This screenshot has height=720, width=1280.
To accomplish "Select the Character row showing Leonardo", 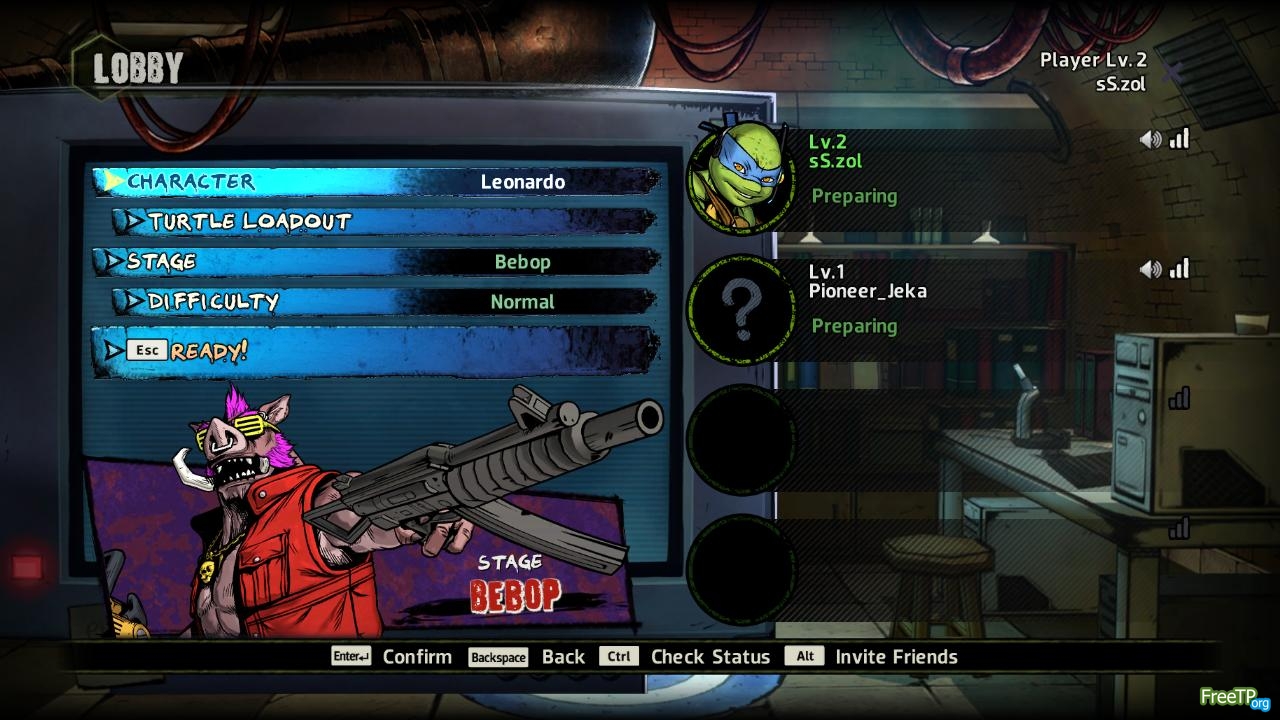I will pyautogui.click(x=376, y=181).
